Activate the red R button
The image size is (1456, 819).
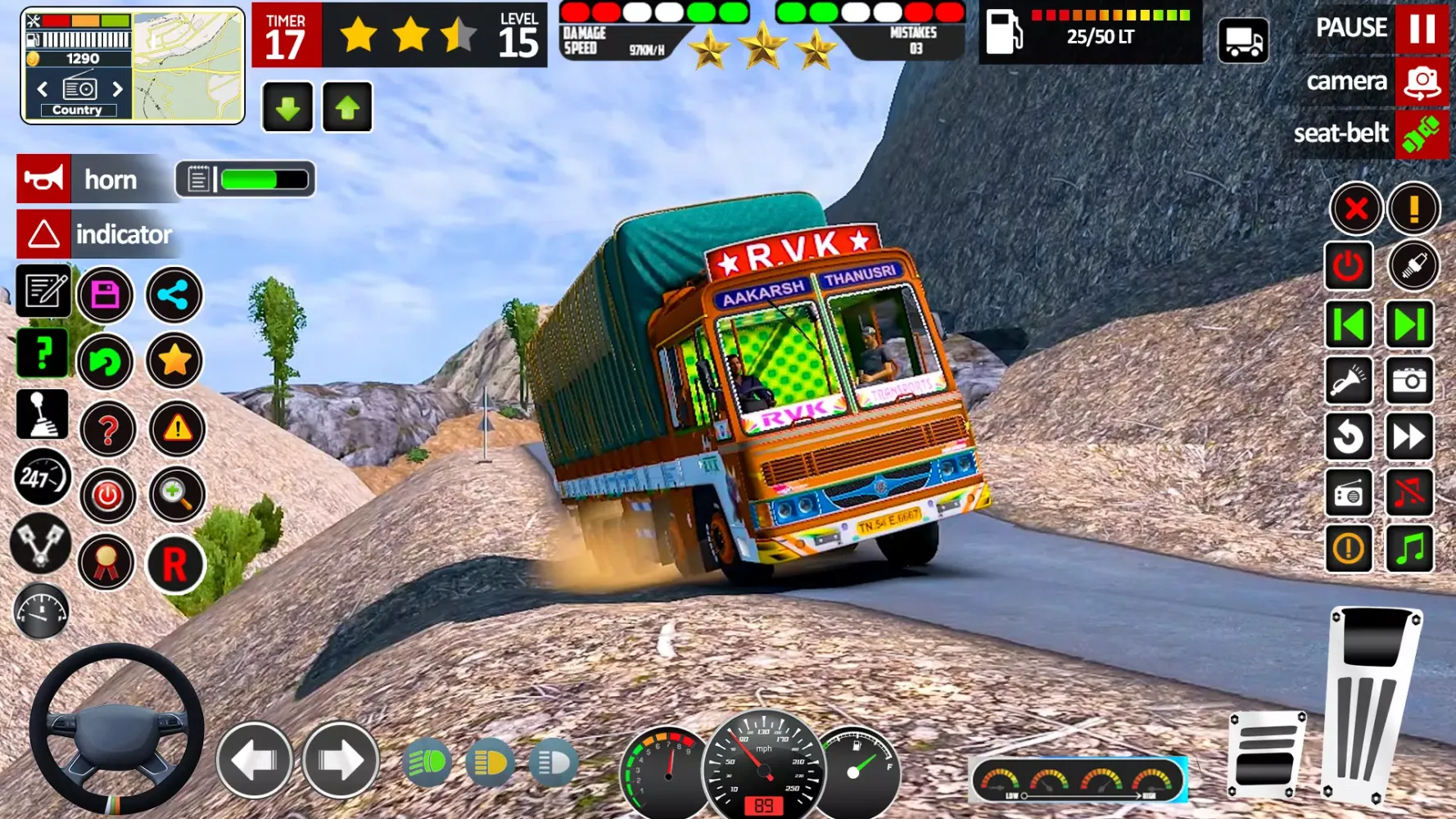174,564
